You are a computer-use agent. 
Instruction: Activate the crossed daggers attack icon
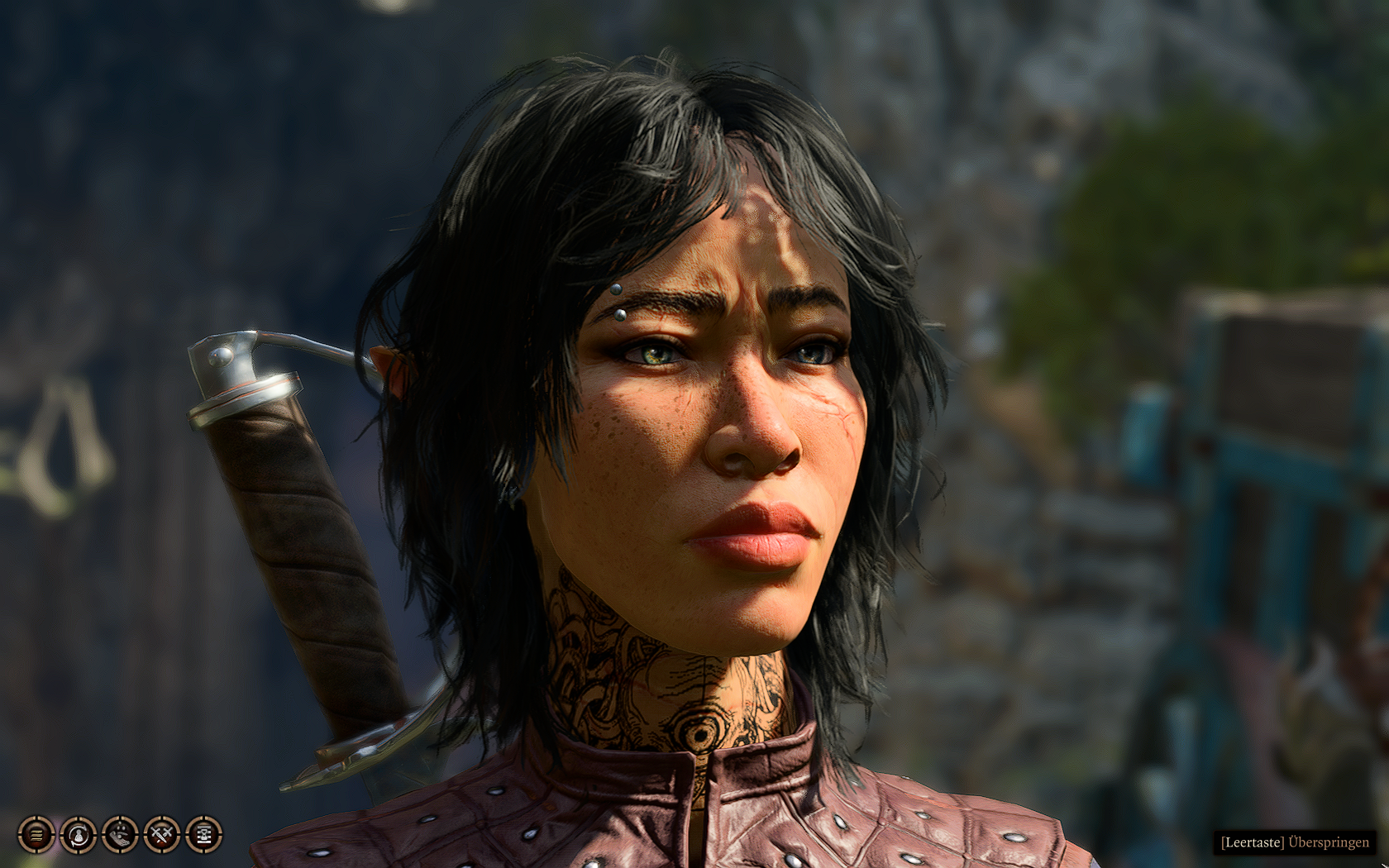[x=162, y=834]
